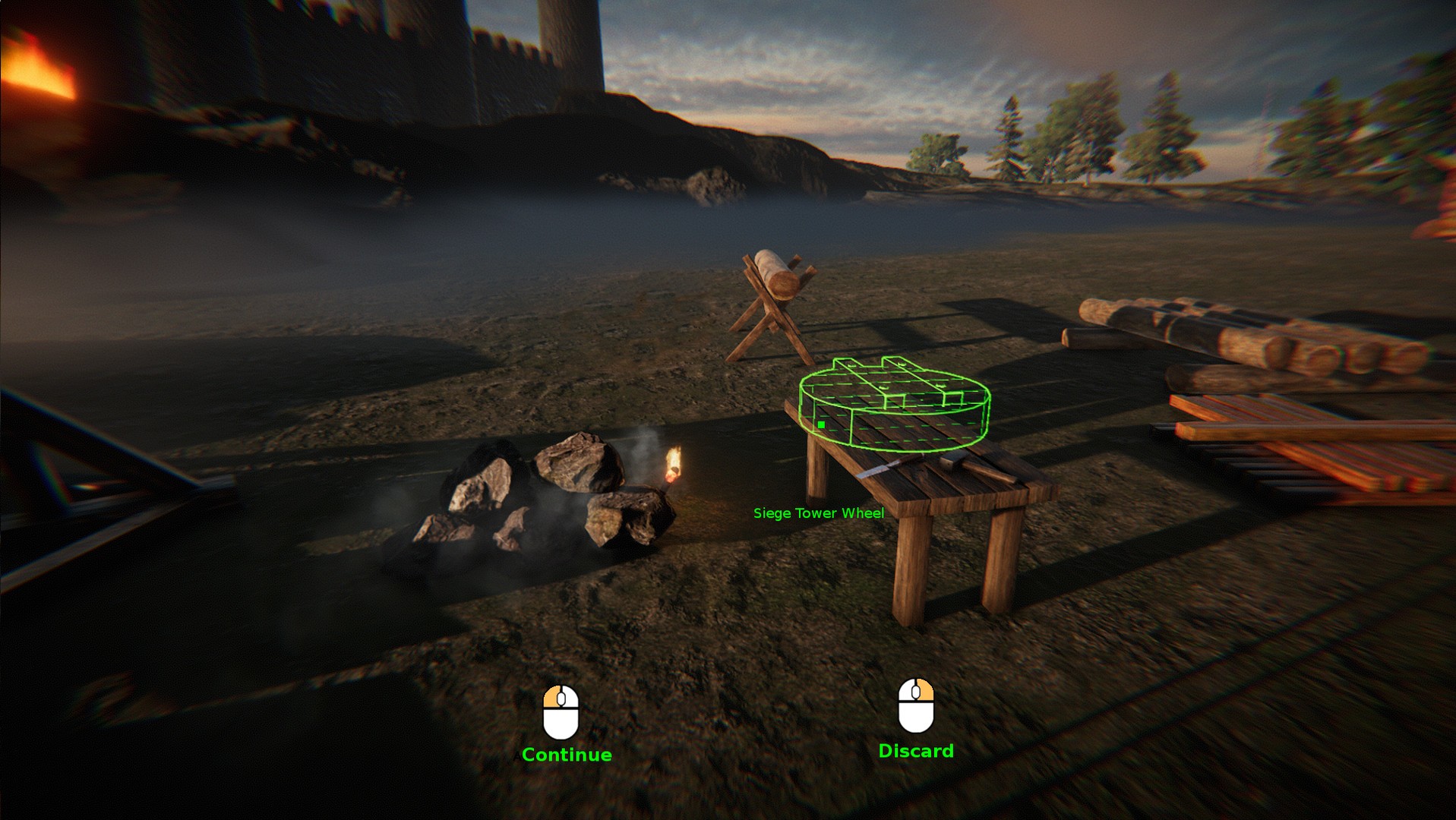
Task: Click the Discard button text
Action: click(916, 750)
